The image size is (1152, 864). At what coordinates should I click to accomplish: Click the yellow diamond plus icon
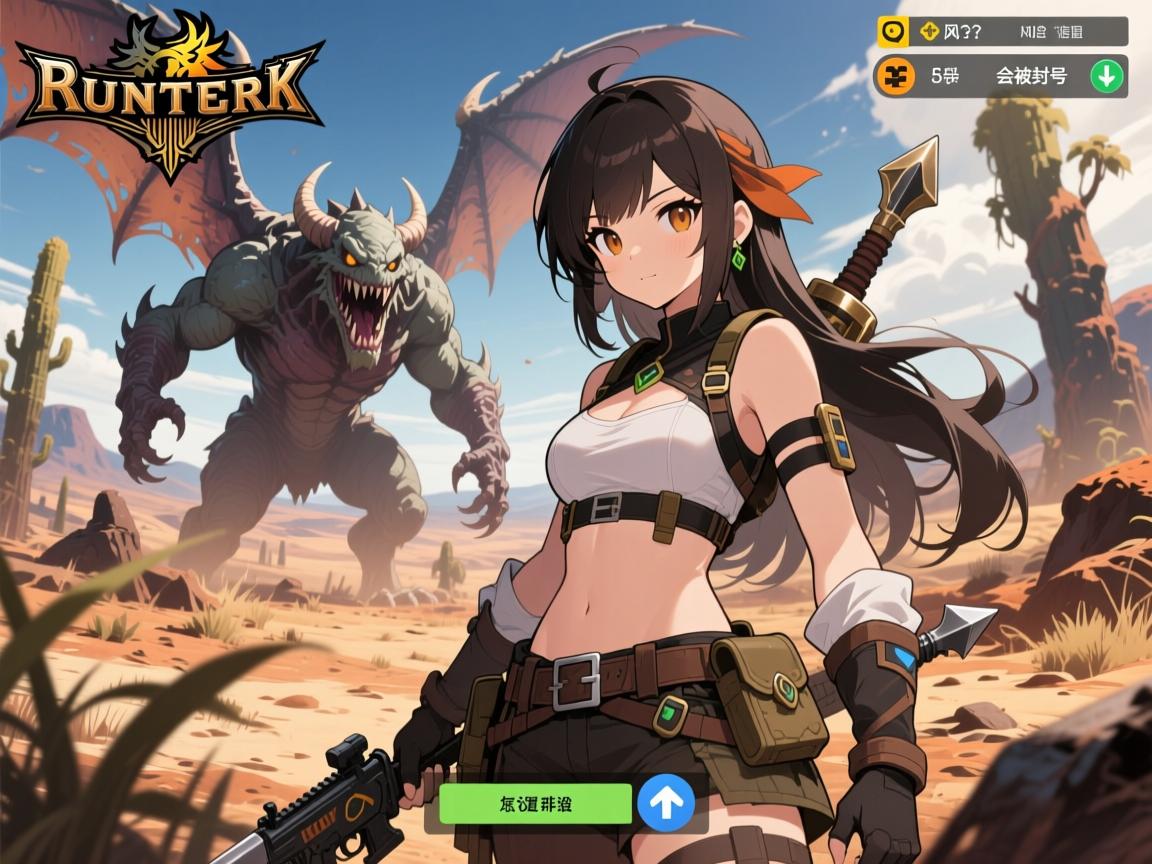[x=929, y=32]
